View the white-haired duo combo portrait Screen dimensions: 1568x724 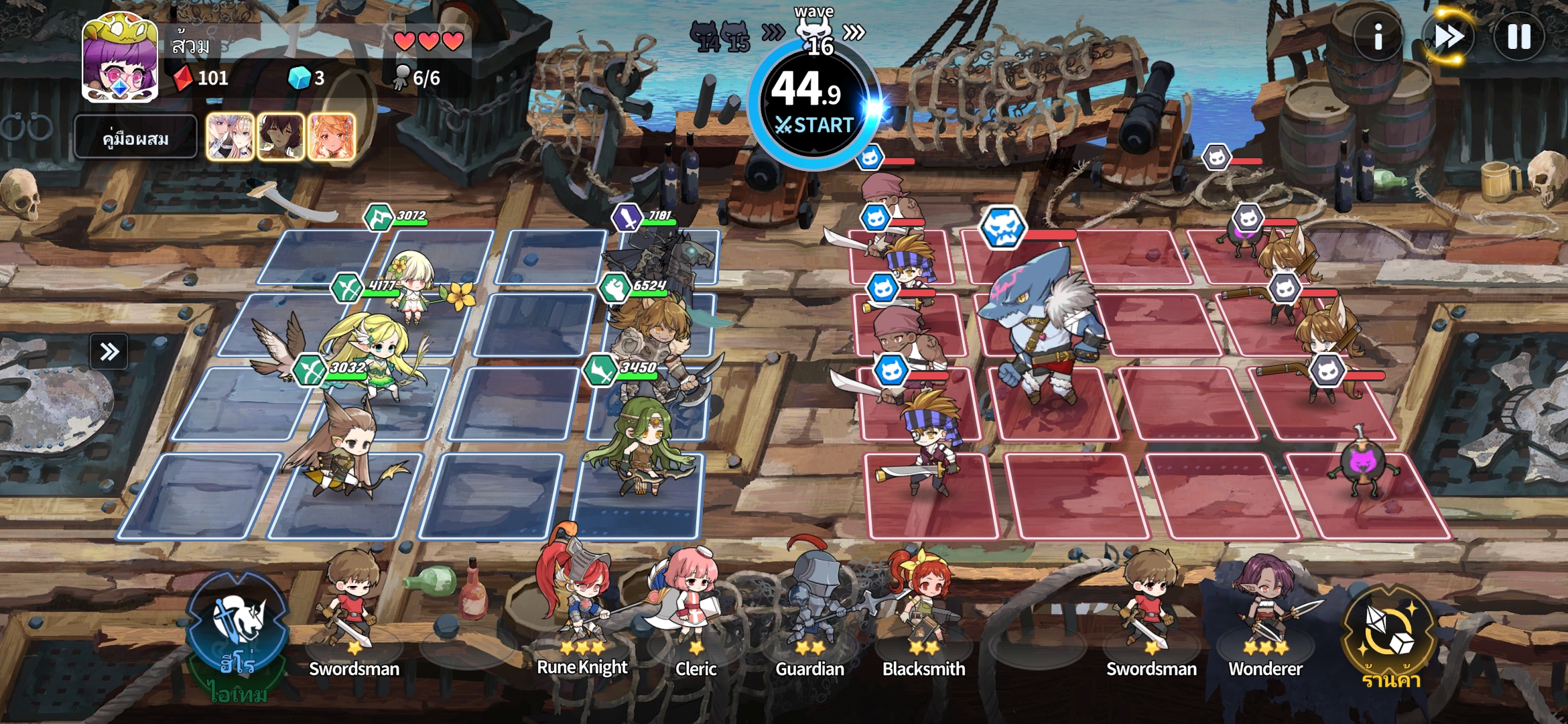(x=231, y=137)
